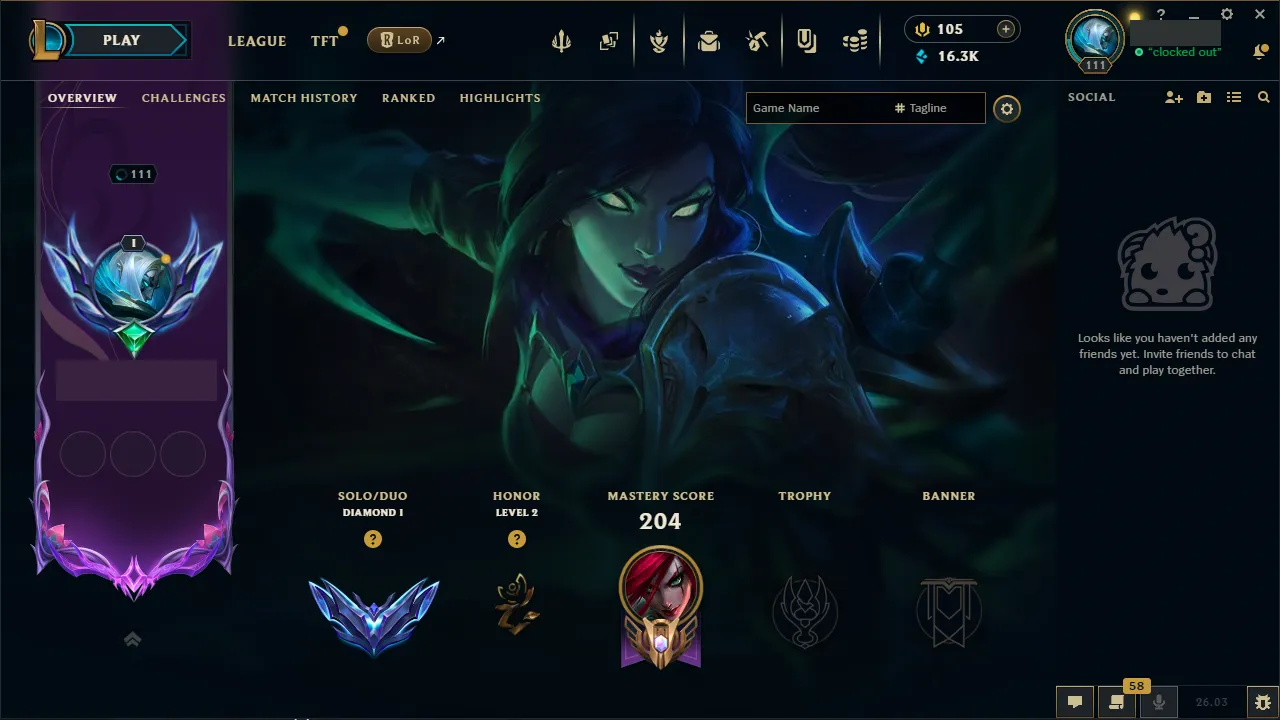Open Loot with the backpack icon
The width and height of the screenshot is (1280, 720).
click(x=710, y=41)
